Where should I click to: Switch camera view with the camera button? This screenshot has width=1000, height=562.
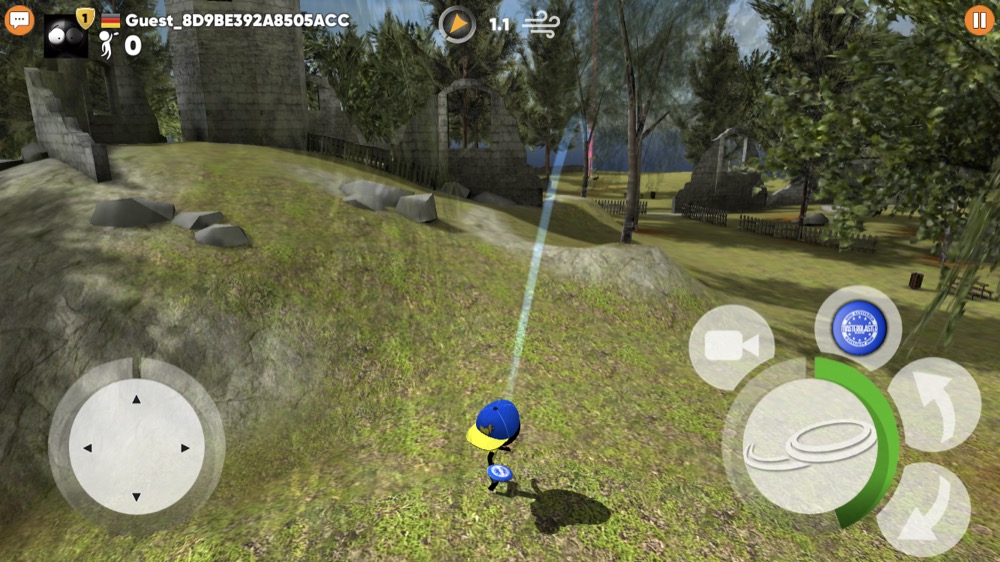(731, 347)
